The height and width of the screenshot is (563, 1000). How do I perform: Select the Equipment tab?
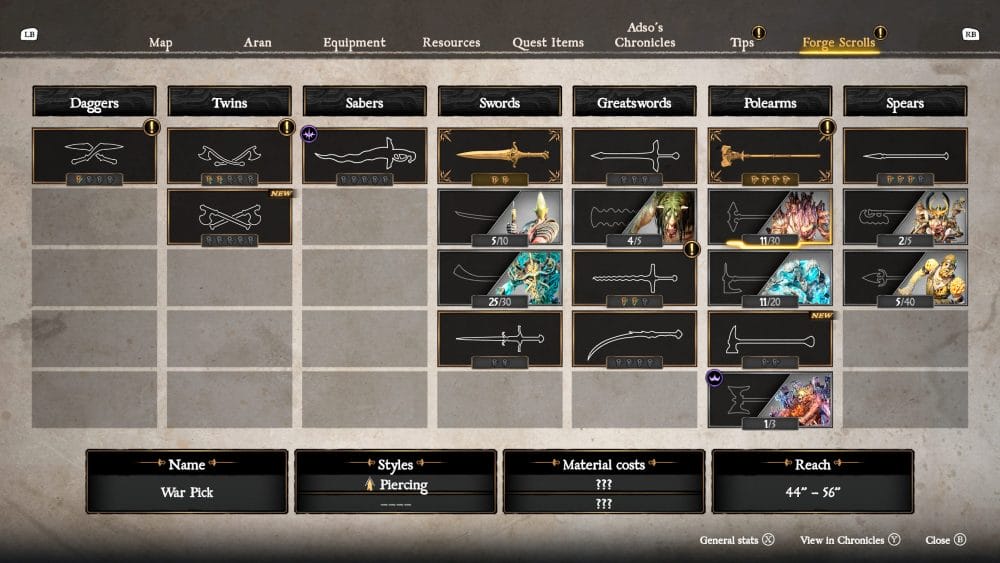click(x=354, y=43)
